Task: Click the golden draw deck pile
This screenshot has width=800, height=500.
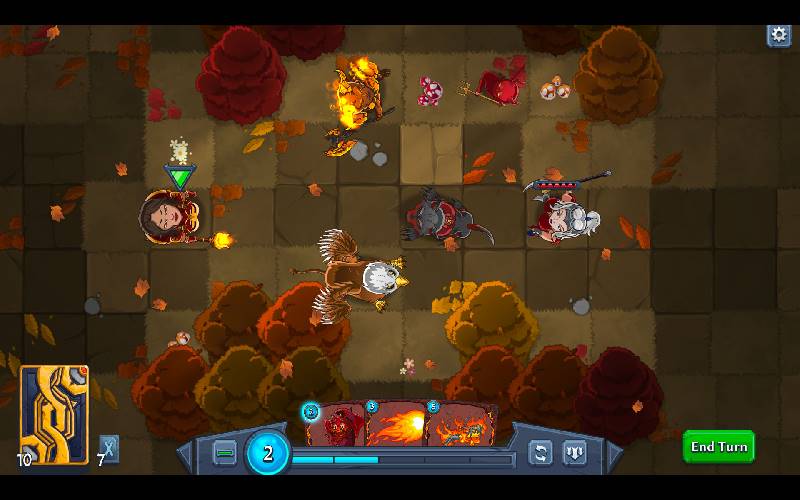Action: pos(54,413)
